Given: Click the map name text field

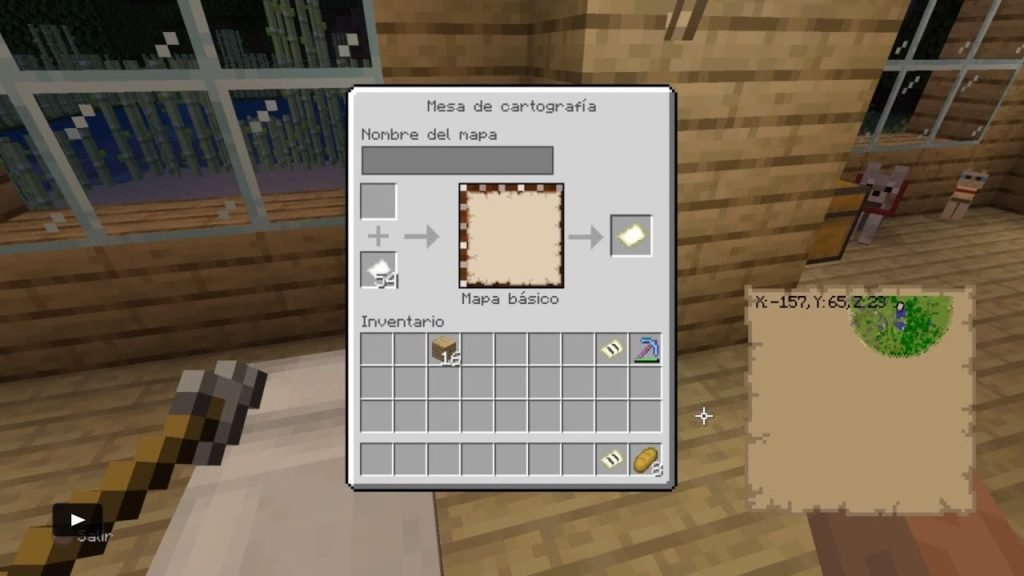Looking at the screenshot, I should tap(457, 160).
